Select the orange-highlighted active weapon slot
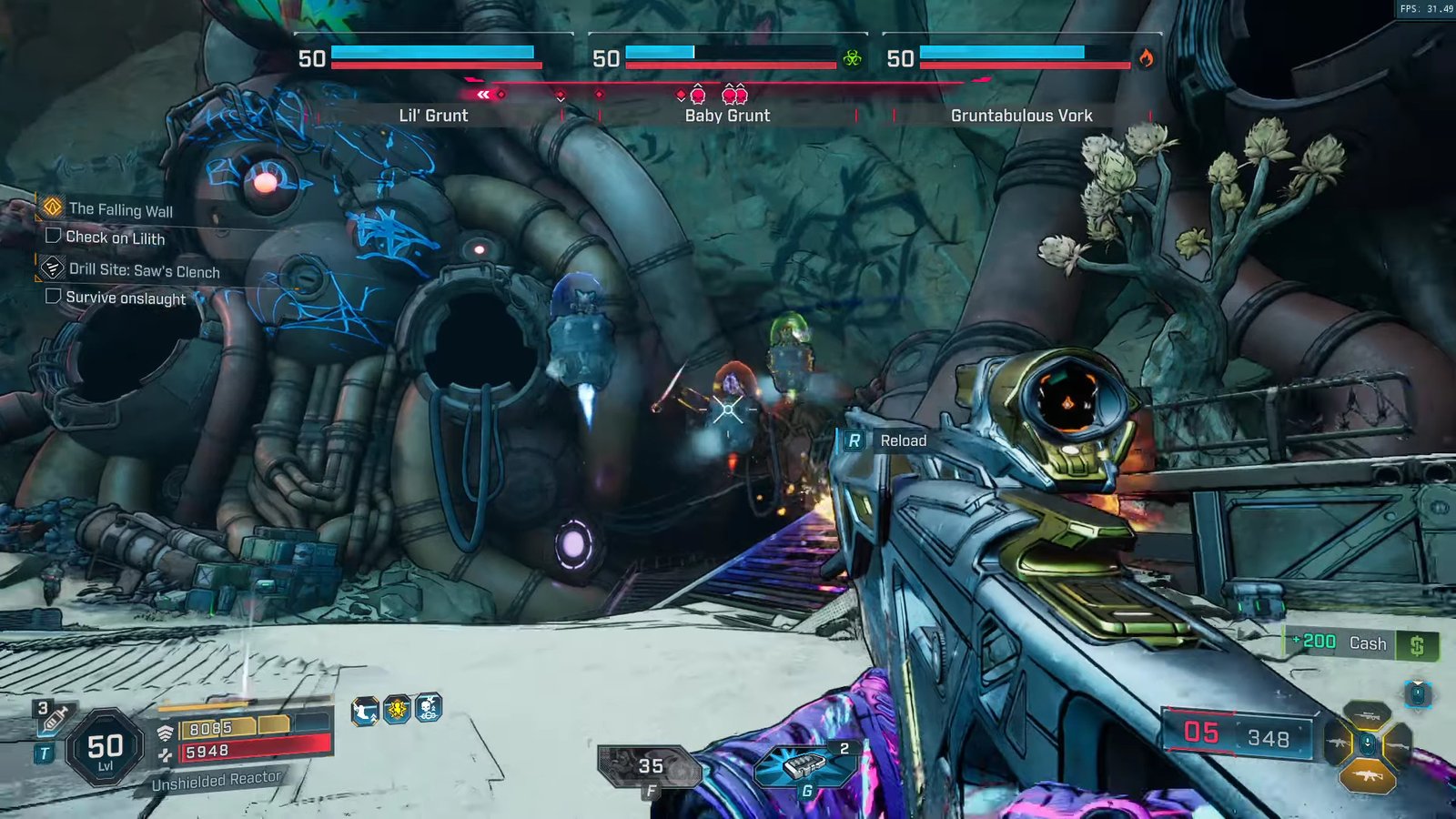Viewport: 1456px width, 819px height. [1366, 776]
